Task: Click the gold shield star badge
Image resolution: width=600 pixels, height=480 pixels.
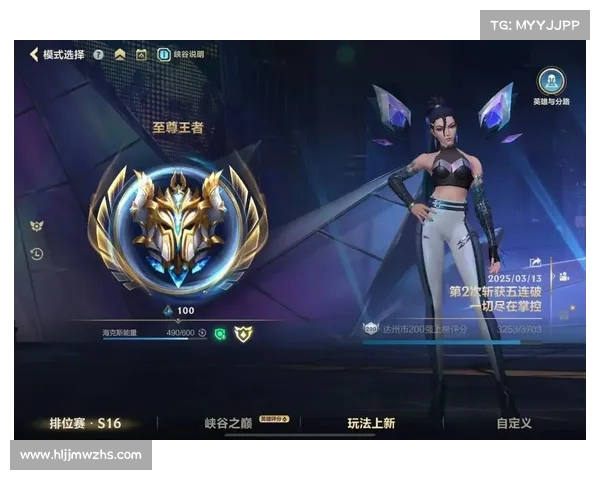Action: tap(243, 333)
